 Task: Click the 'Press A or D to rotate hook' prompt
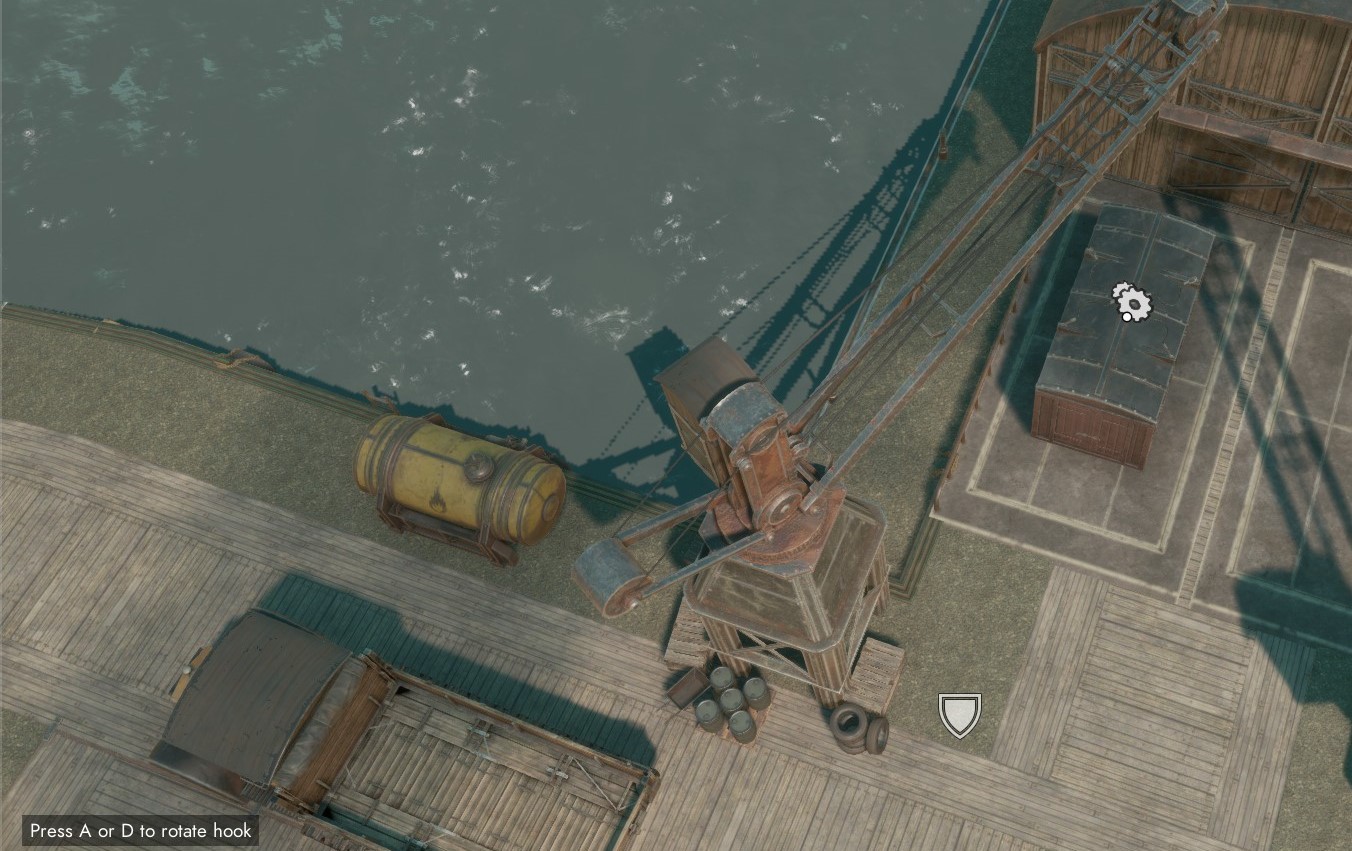tap(140, 830)
